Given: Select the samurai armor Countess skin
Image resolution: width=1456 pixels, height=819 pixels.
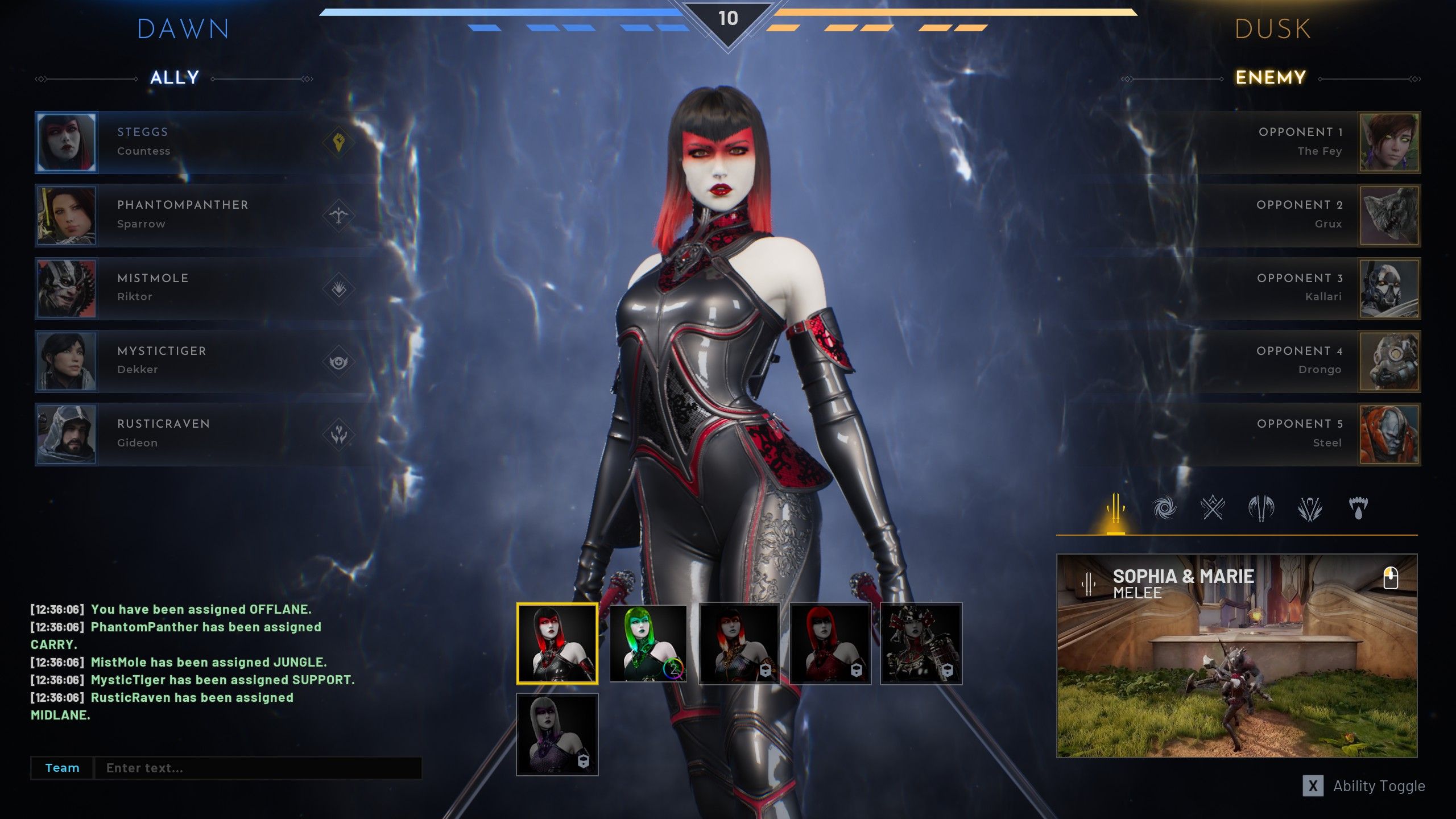Looking at the screenshot, I should click(921, 643).
